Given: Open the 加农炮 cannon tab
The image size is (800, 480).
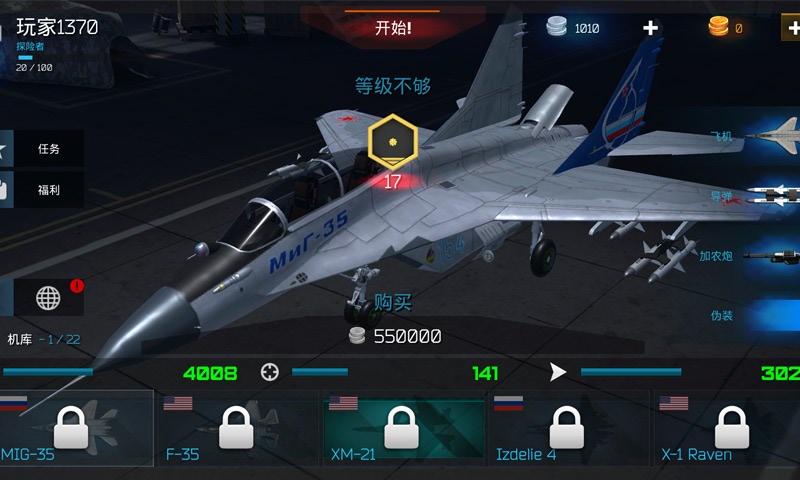Looking at the screenshot, I should click(x=750, y=256).
